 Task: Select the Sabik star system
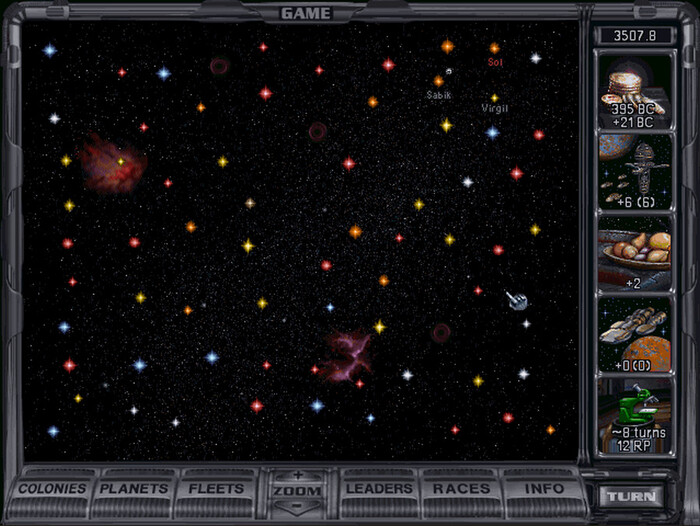point(438,81)
